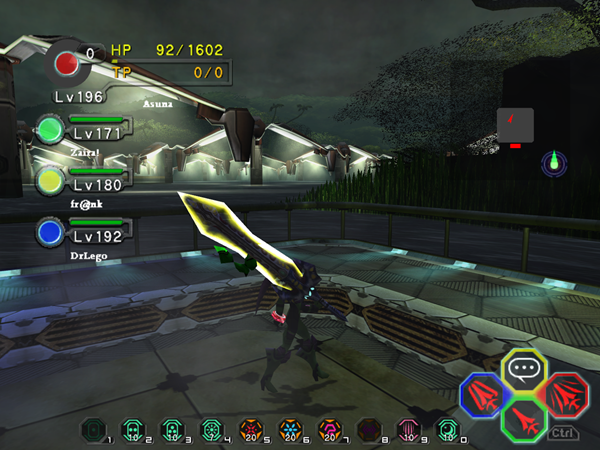600x450 pixels.
Task: Select party member fr@nk Lv180
Action: click(x=50, y=181)
